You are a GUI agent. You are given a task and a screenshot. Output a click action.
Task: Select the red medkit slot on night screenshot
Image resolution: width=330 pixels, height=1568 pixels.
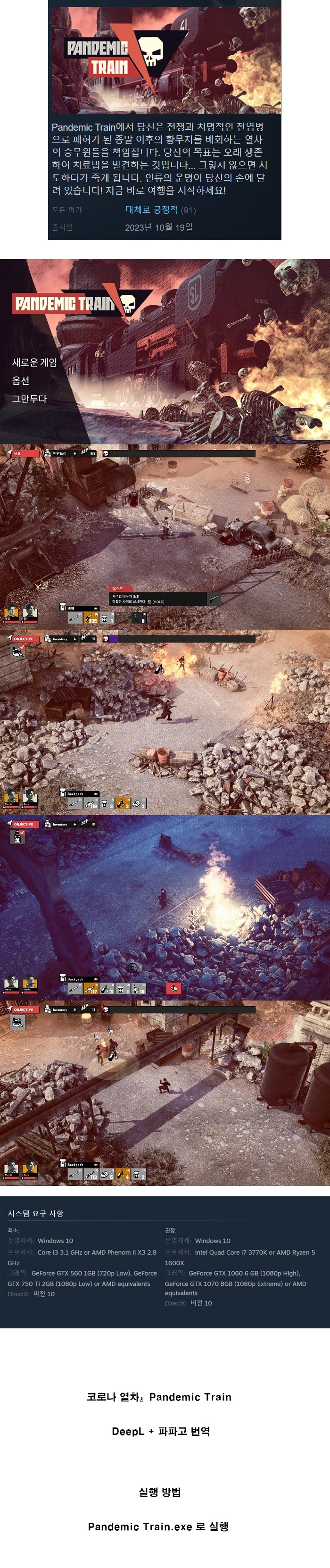point(173,988)
